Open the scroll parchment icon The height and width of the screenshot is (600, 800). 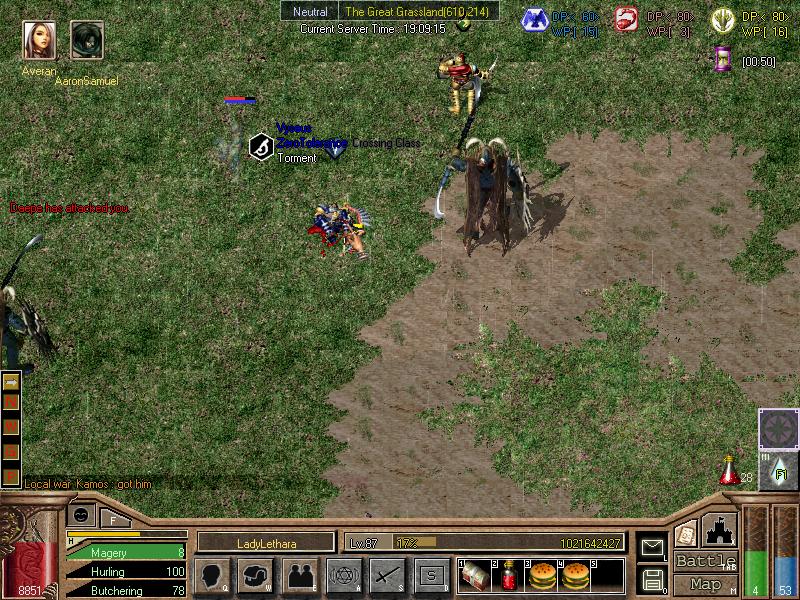(686, 534)
